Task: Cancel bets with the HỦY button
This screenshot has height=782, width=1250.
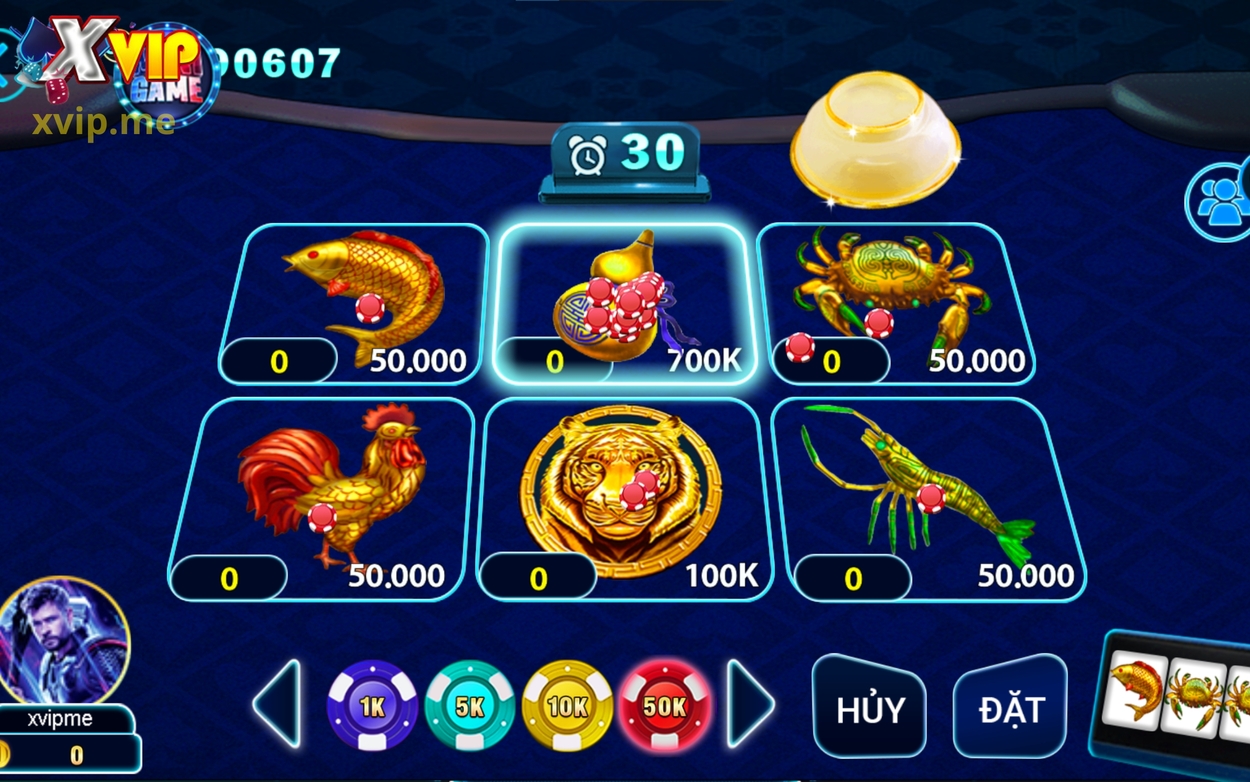Action: (x=869, y=707)
